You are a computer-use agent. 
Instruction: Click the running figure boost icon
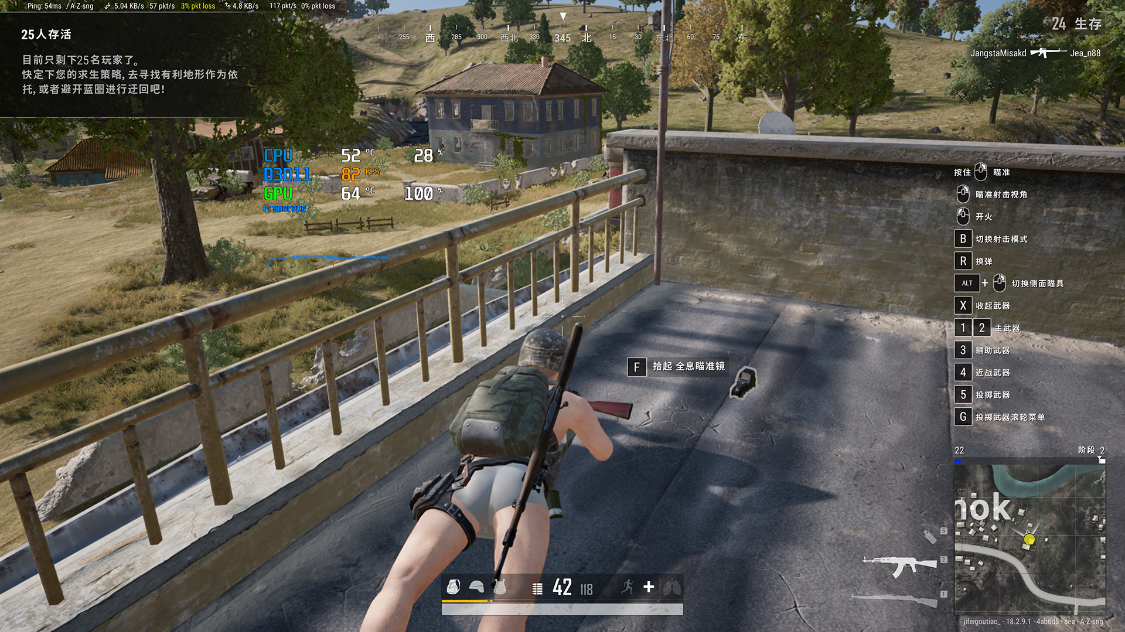tap(627, 587)
